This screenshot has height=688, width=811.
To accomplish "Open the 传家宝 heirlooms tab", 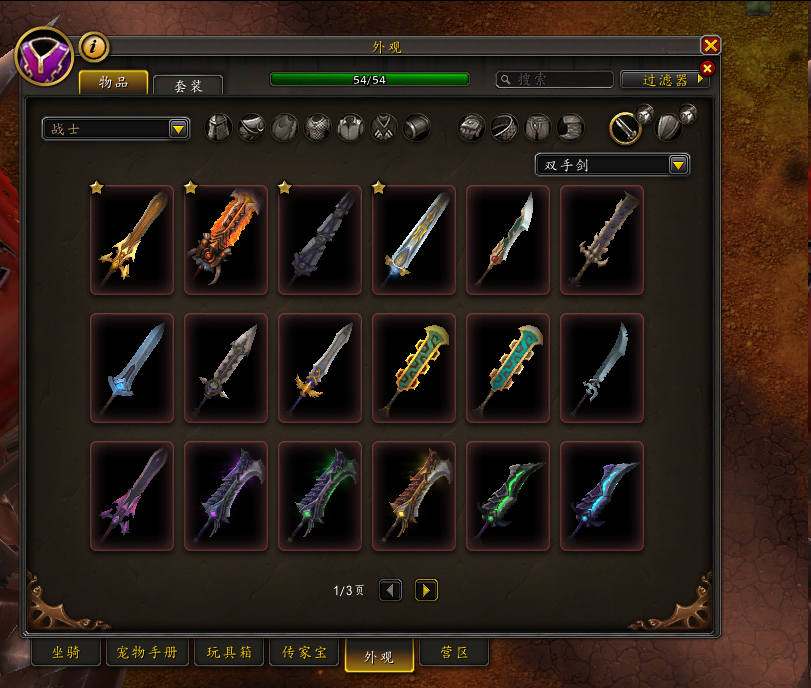I will [x=303, y=654].
